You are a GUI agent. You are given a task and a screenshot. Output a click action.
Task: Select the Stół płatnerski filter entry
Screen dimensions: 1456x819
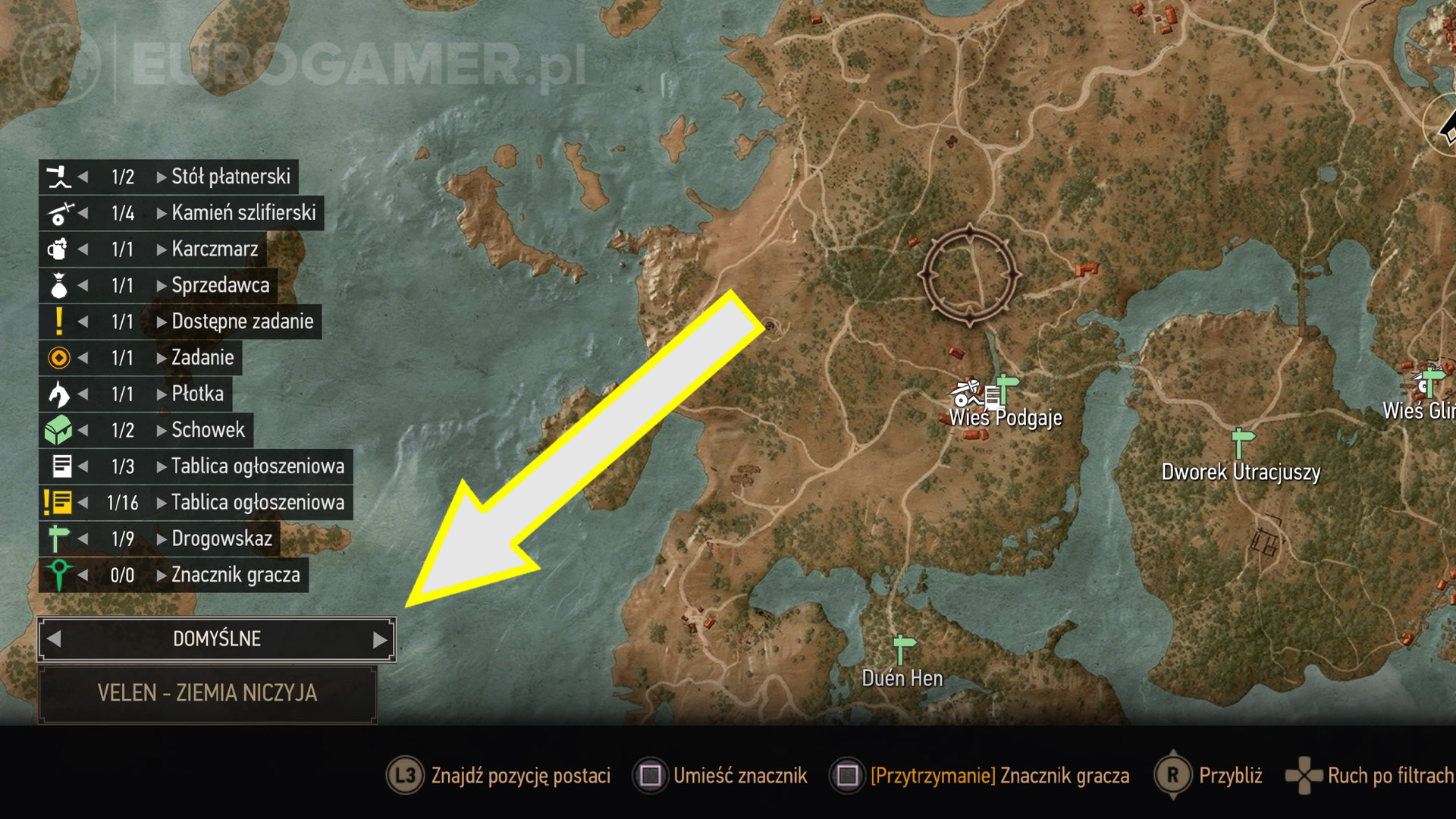230,177
